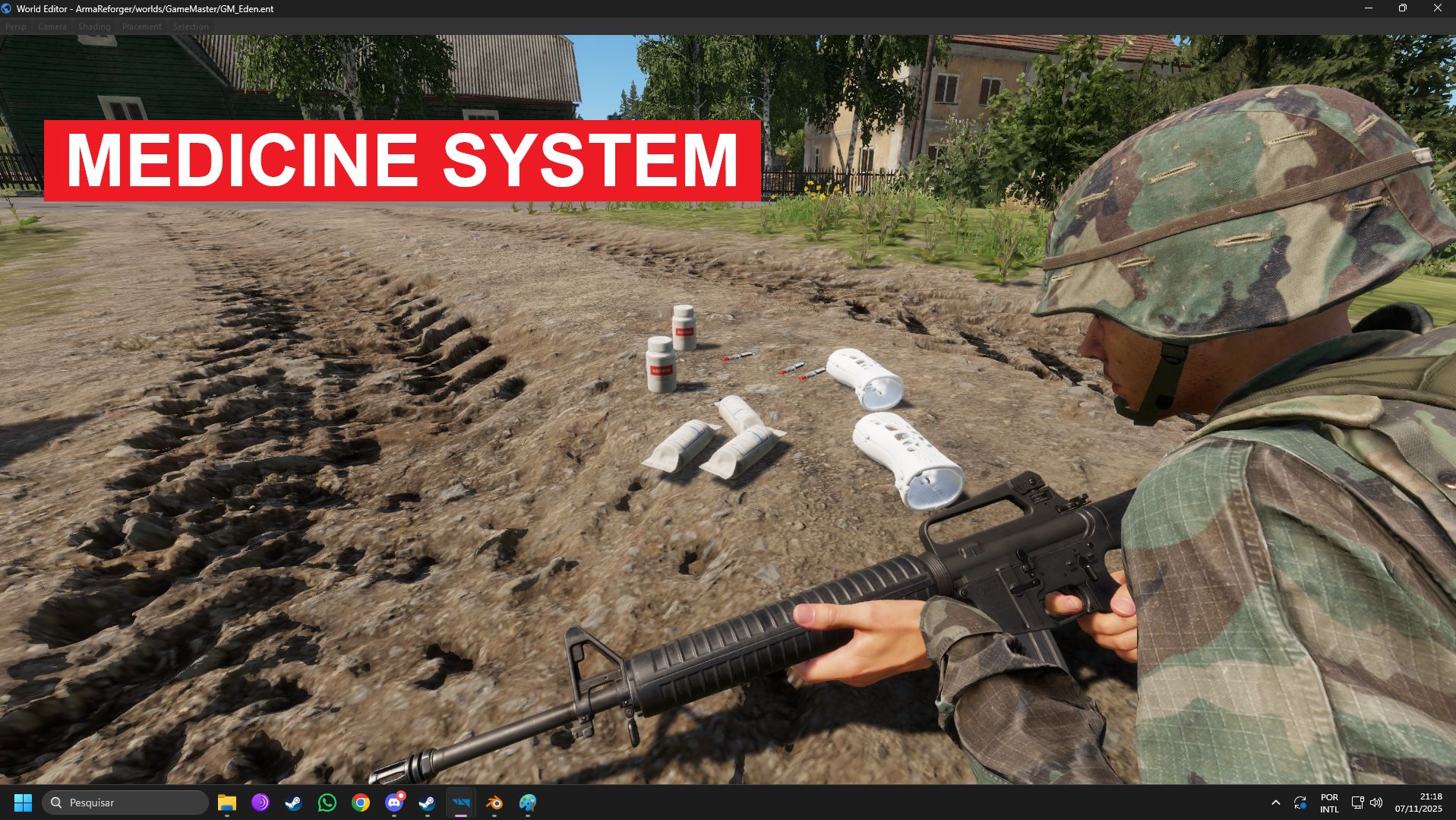Open the Blender app from the taskbar
The image size is (1456, 820).
tap(494, 803)
